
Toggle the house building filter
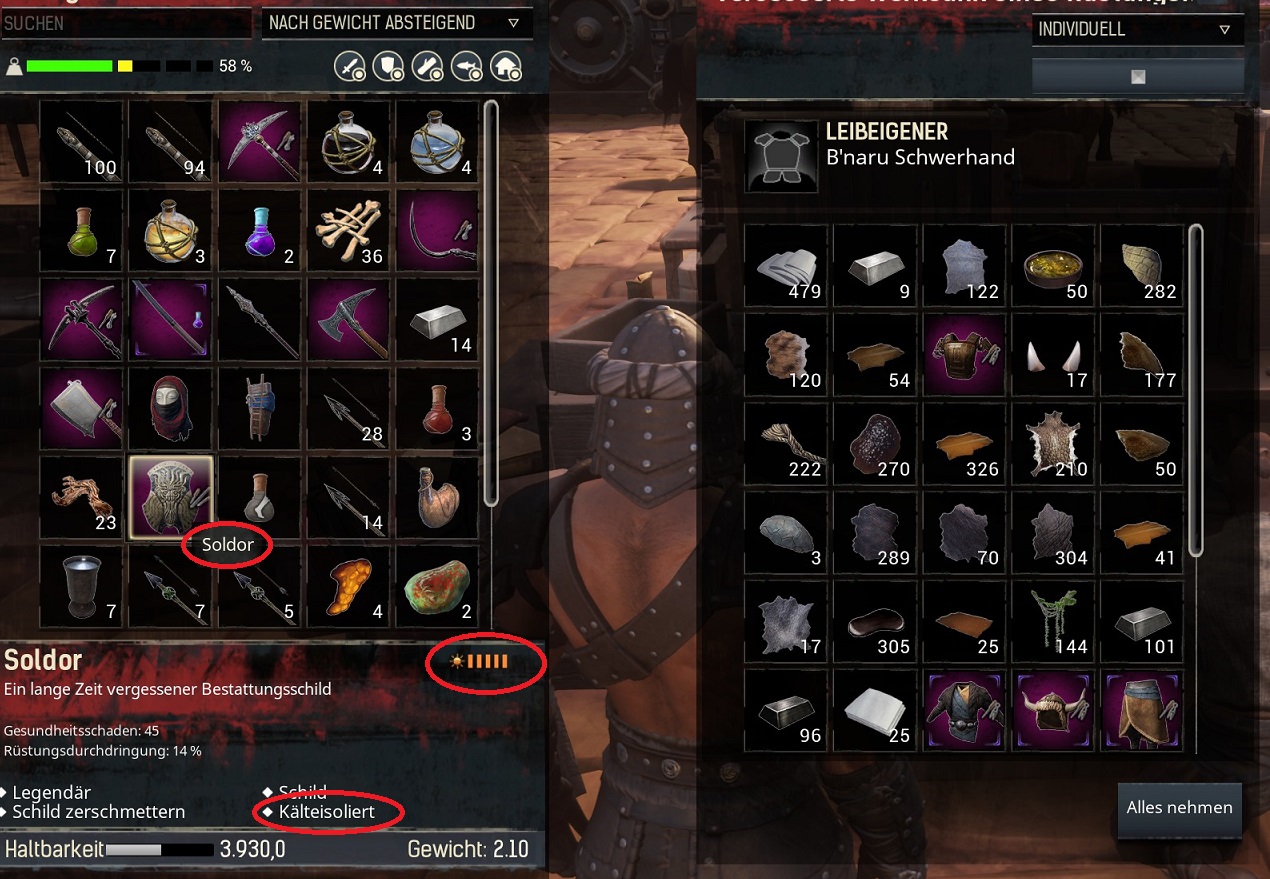coord(508,66)
